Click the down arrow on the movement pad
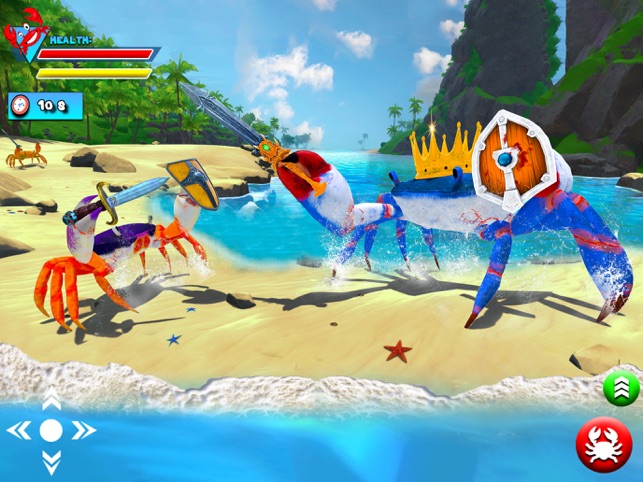The image size is (643, 482). coord(51,463)
